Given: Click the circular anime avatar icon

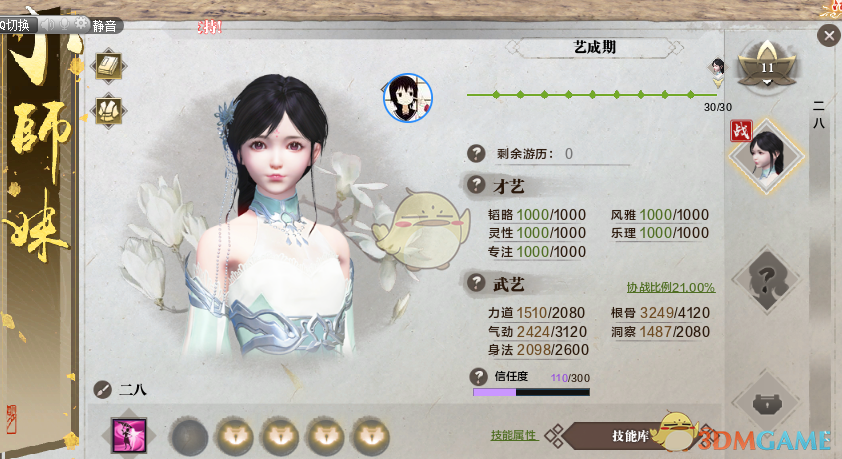Looking at the screenshot, I should pos(408,97).
